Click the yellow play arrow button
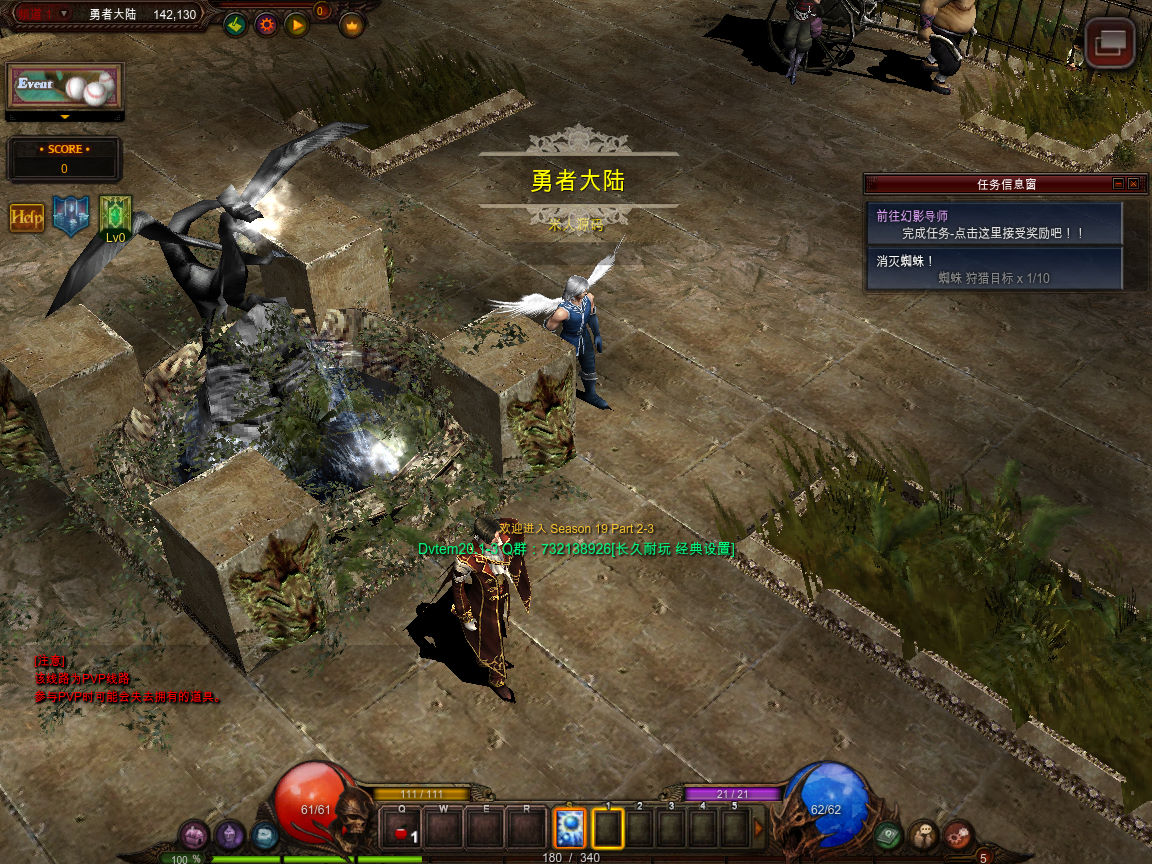 click(x=296, y=25)
